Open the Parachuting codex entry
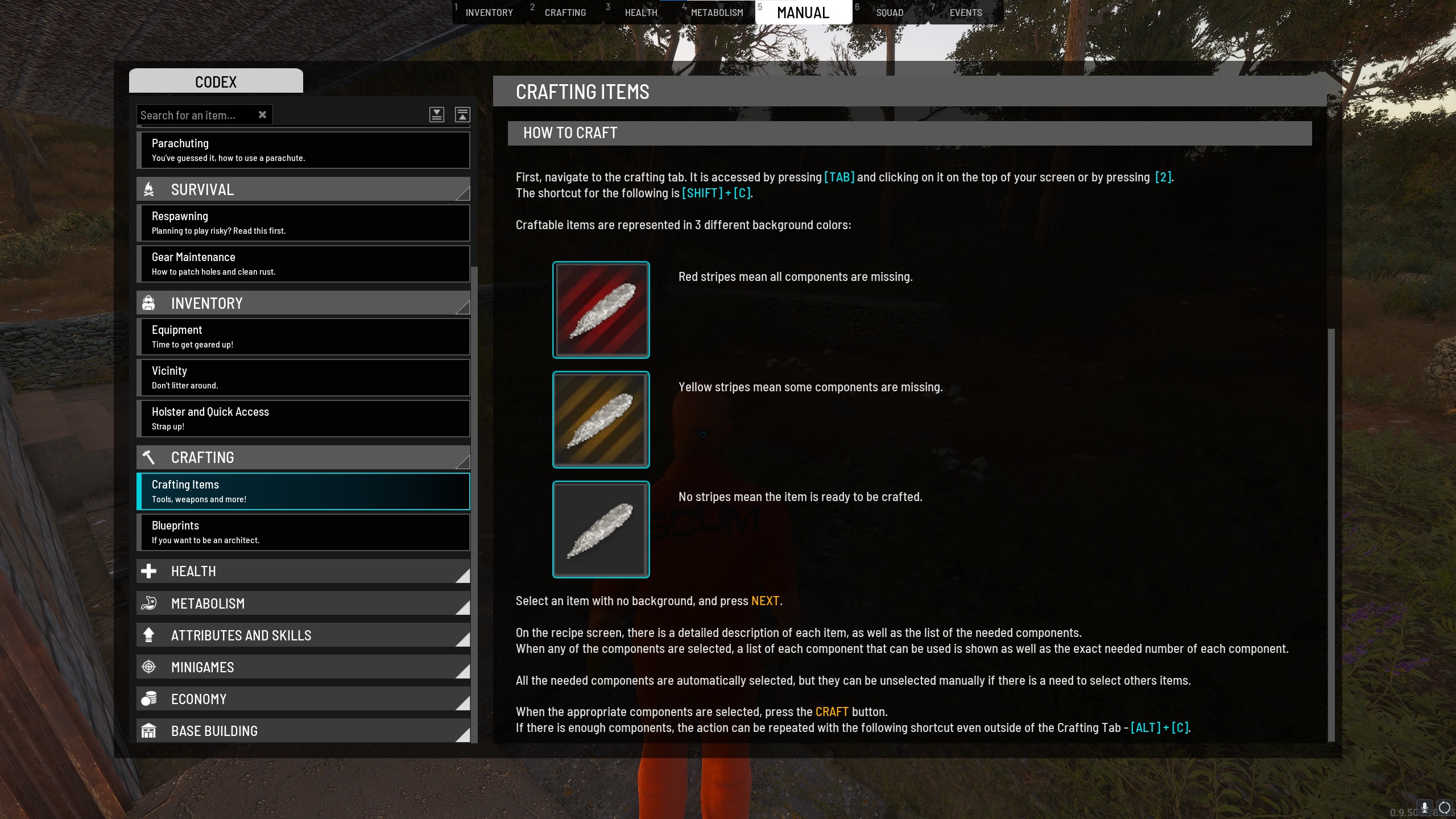 303,150
